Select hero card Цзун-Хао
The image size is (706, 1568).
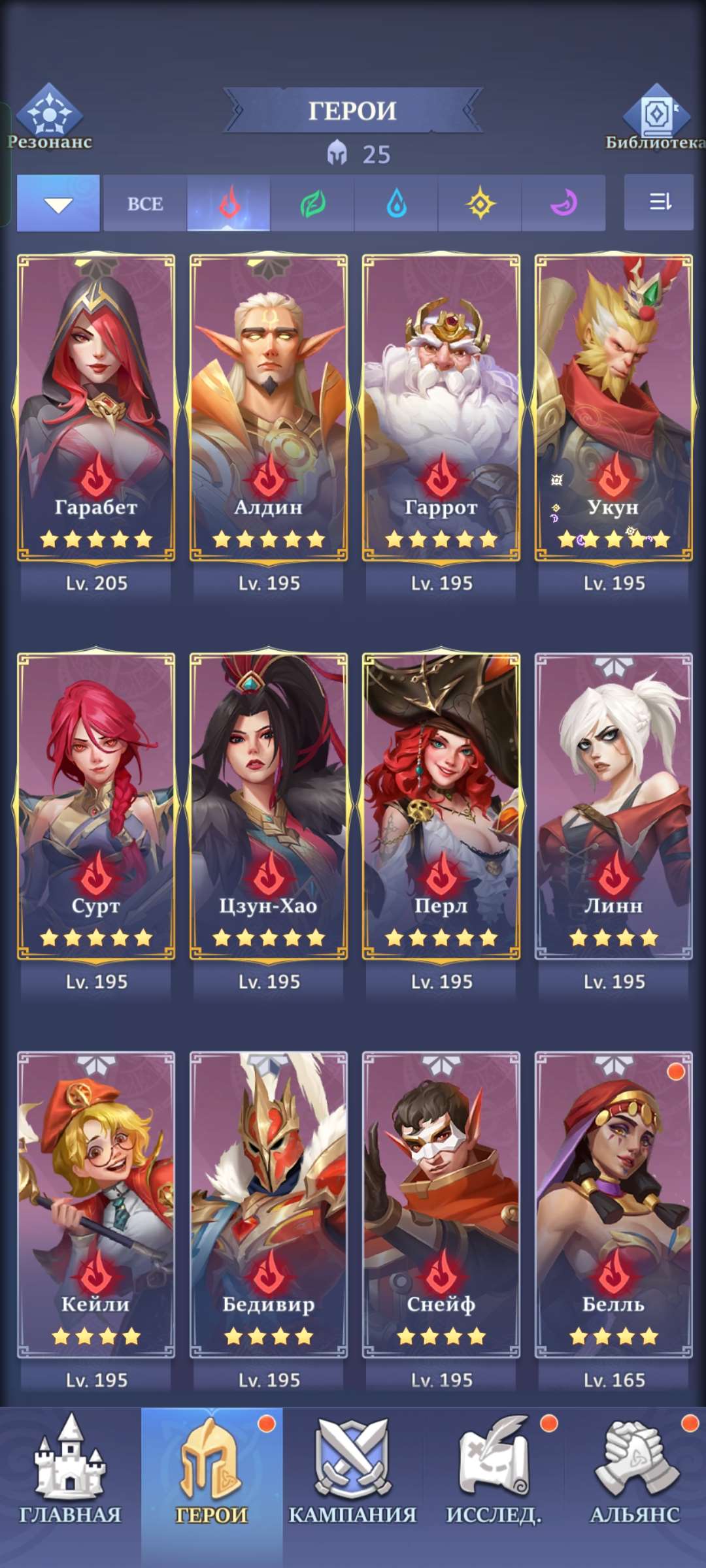(269, 806)
